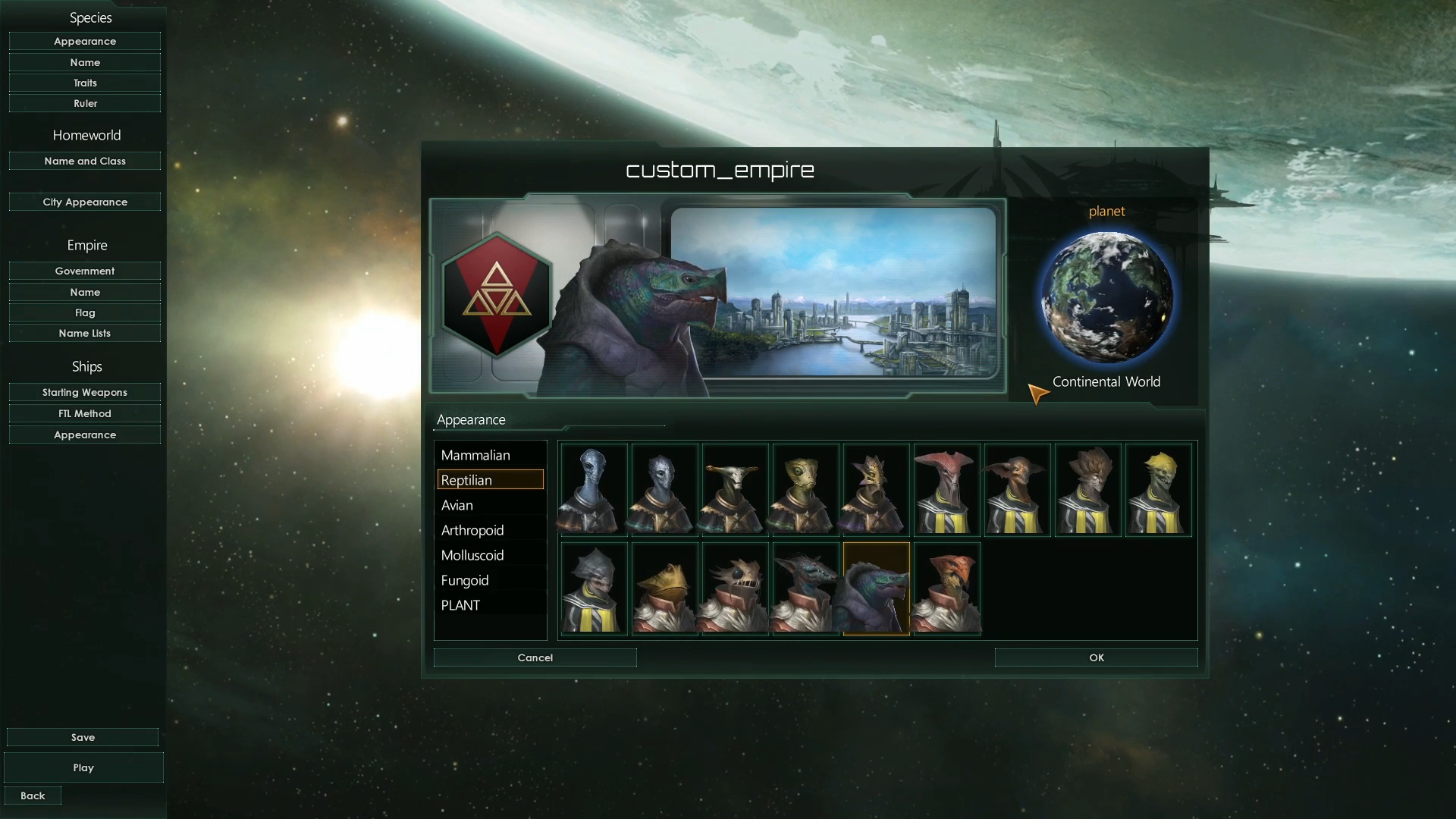Pick the Molluscoid species category

[472, 555]
